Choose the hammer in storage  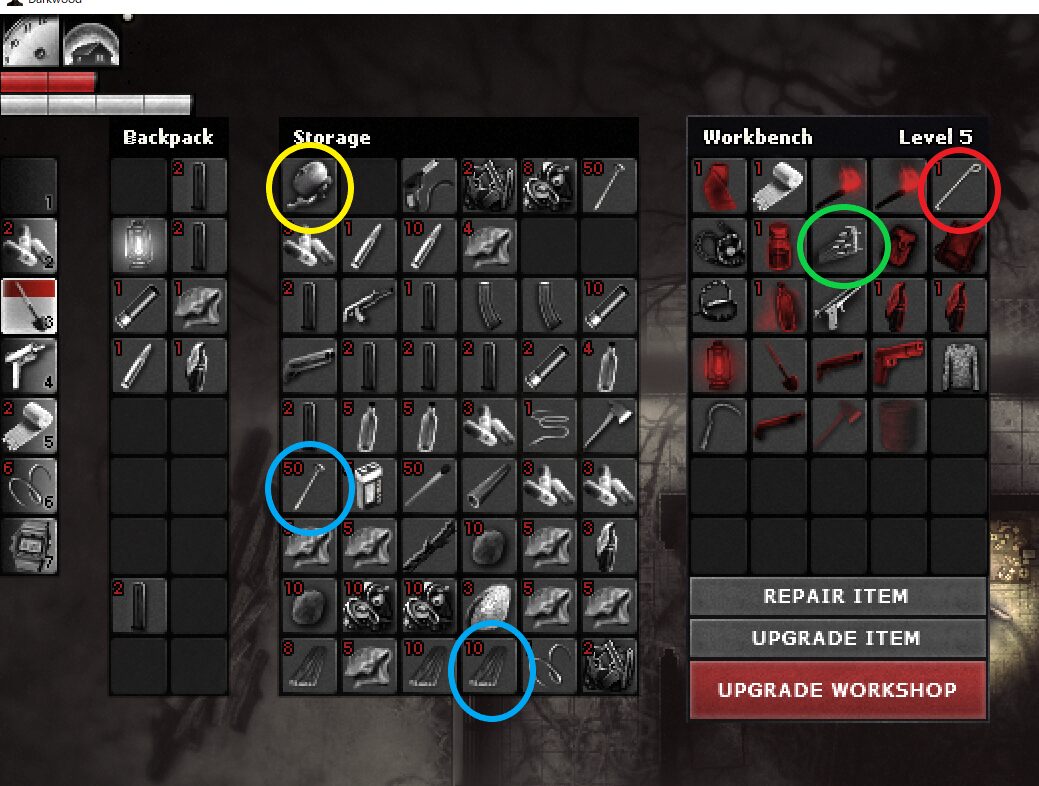[x=609, y=427]
